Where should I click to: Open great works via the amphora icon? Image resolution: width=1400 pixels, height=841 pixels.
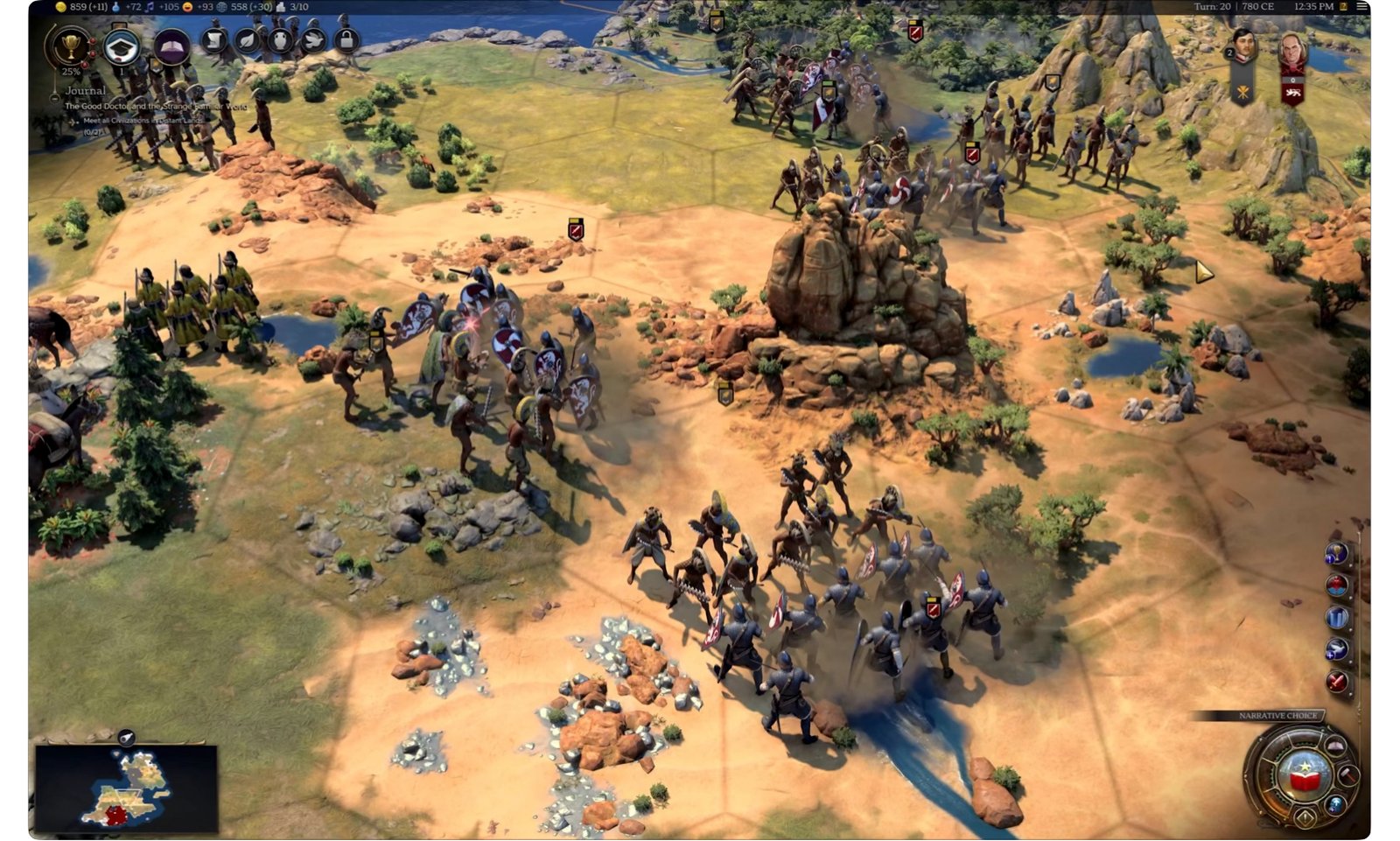point(281,41)
